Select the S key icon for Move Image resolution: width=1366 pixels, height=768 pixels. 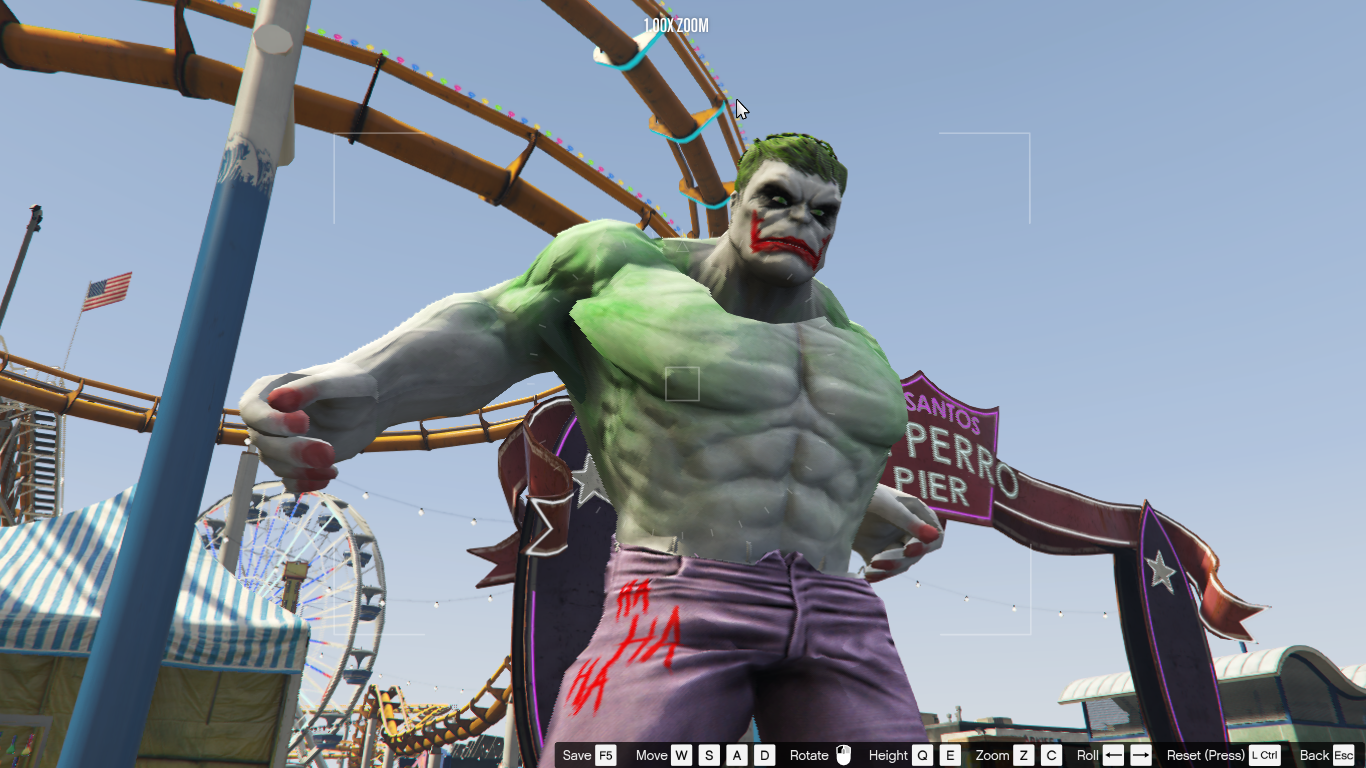[x=709, y=755]
